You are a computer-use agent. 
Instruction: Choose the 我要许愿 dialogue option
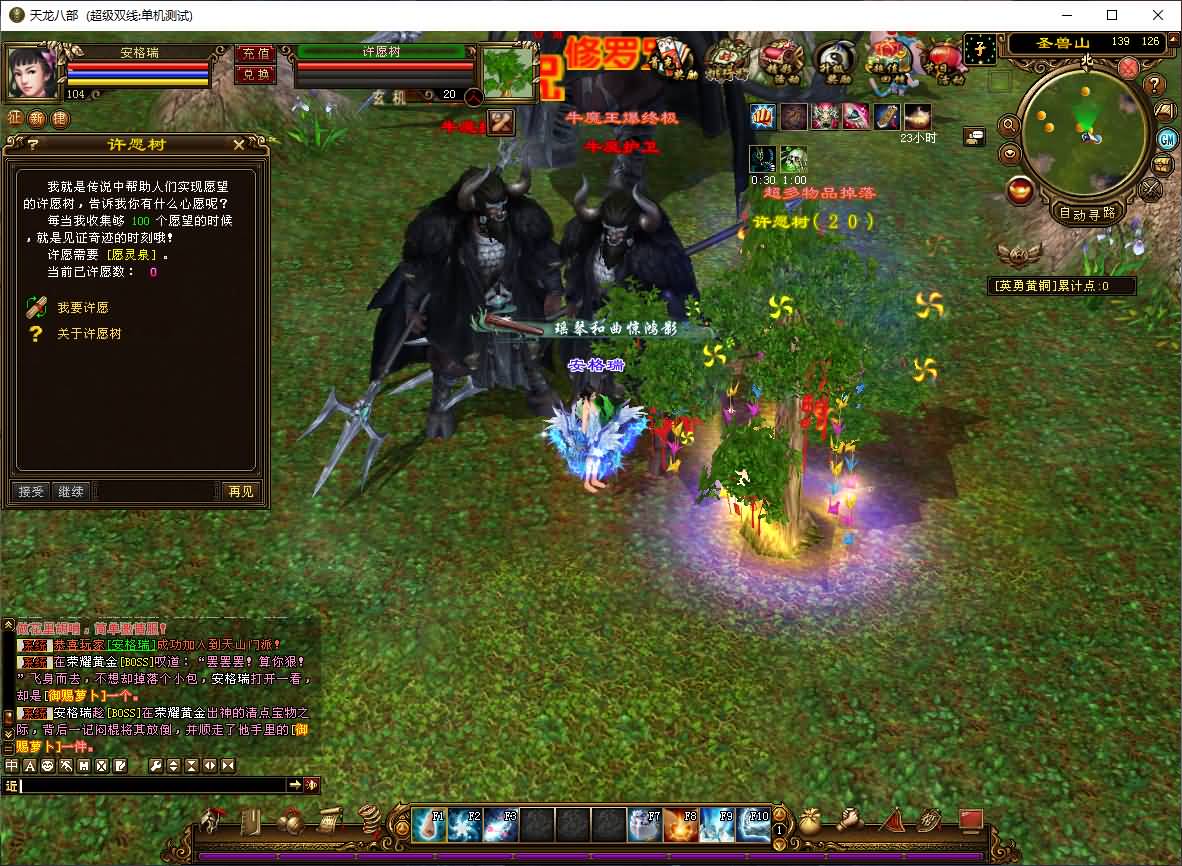pos(82,308)
